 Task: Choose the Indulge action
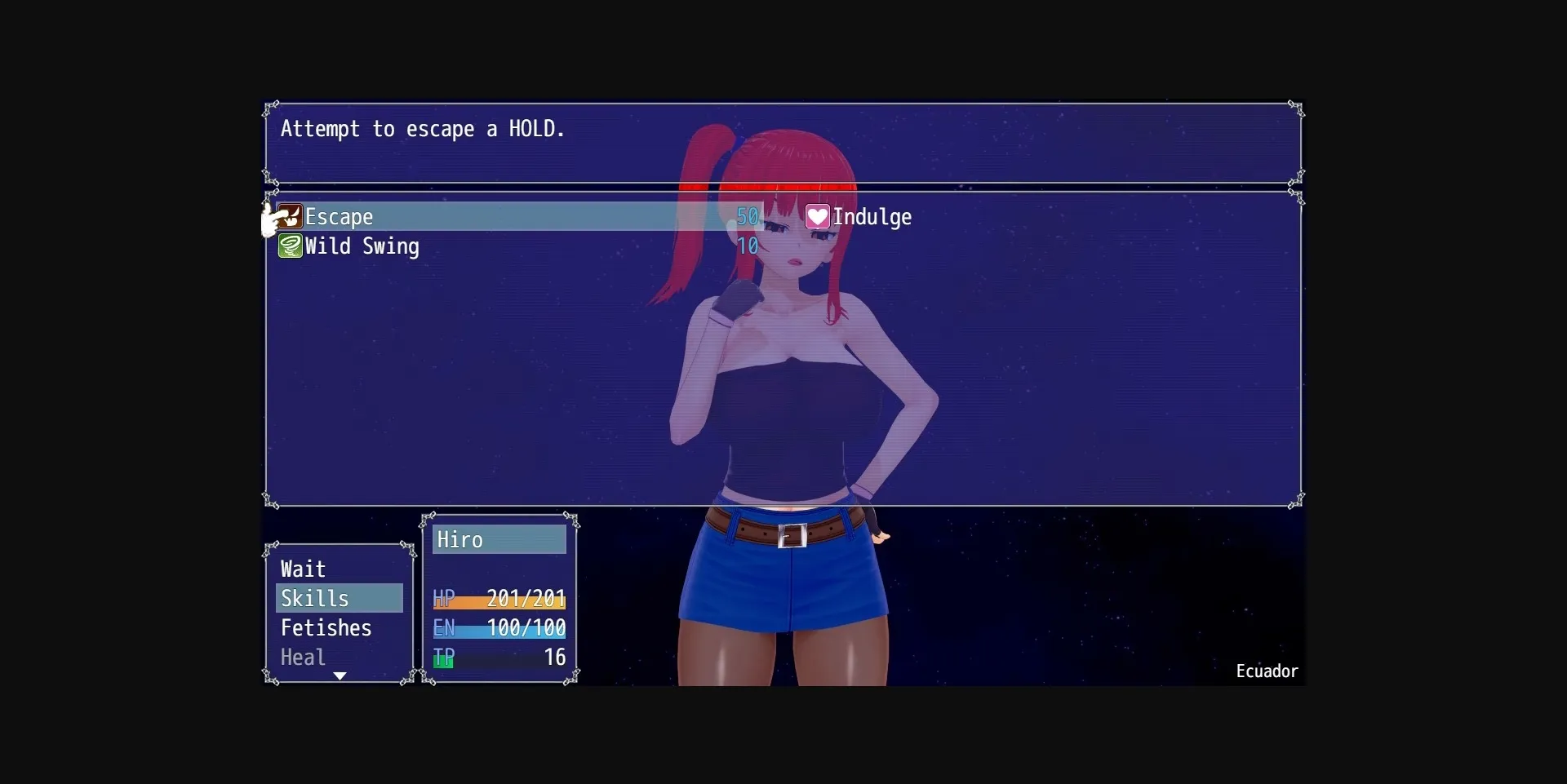point(872,217)
